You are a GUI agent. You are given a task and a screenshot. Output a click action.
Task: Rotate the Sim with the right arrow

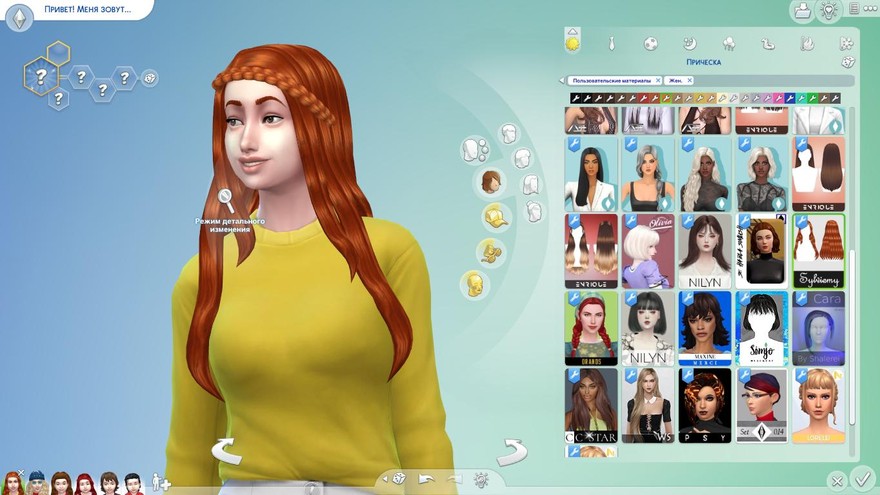click(x=512, y=451)
